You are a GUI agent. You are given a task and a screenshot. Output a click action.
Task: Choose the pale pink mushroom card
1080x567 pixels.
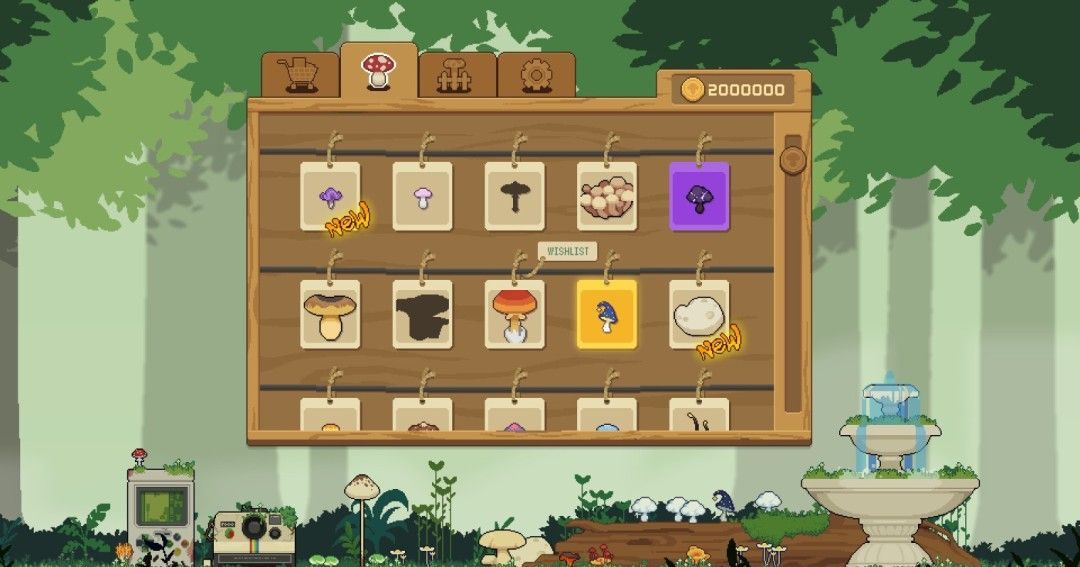point(422,197)
